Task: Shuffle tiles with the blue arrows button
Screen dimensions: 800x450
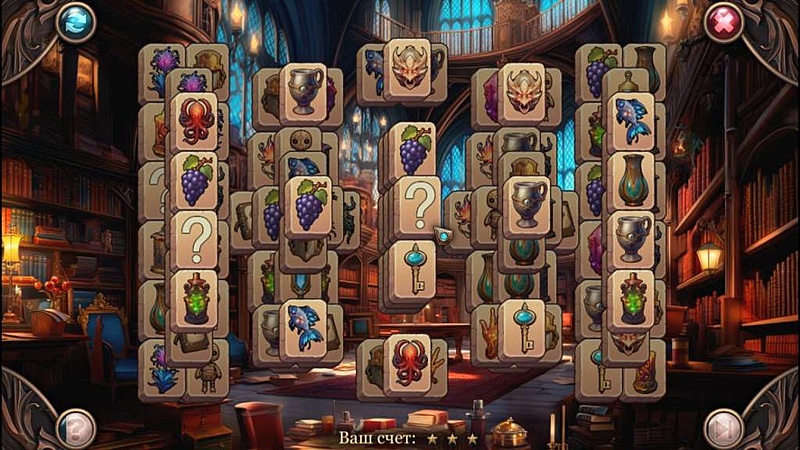Action: click(x=76, y=22)
